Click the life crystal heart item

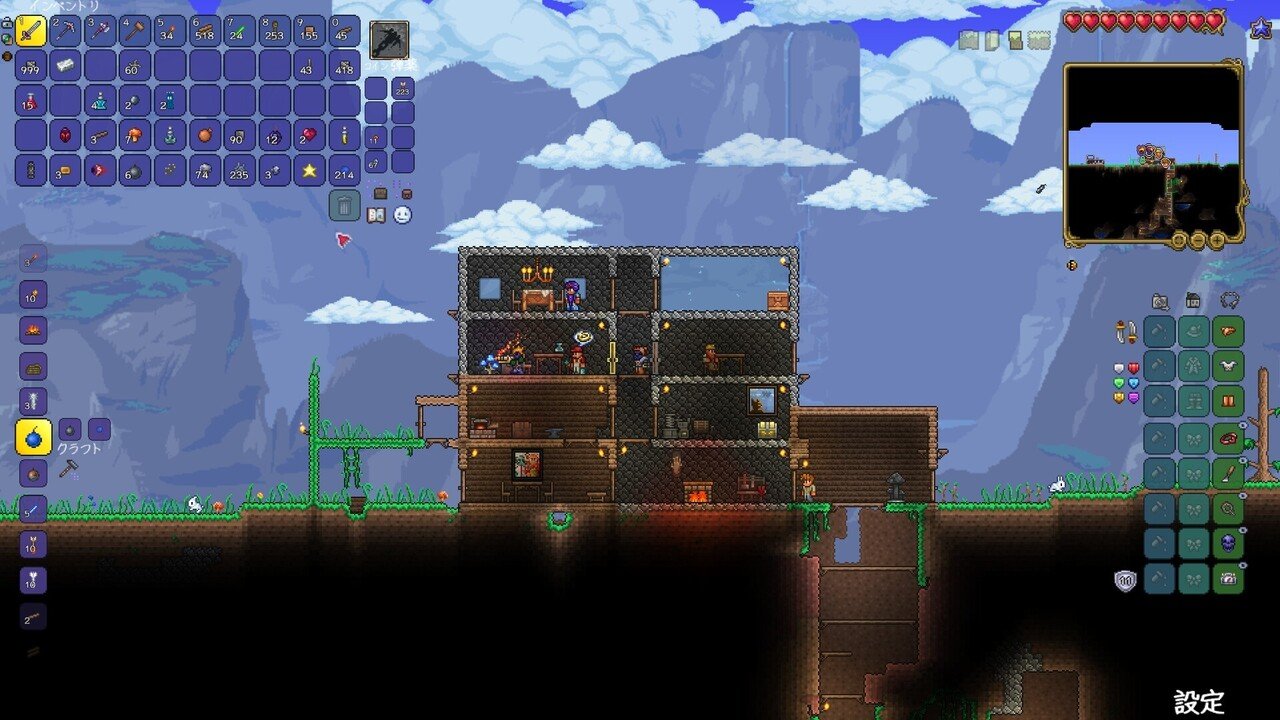(x=309, y=135)
